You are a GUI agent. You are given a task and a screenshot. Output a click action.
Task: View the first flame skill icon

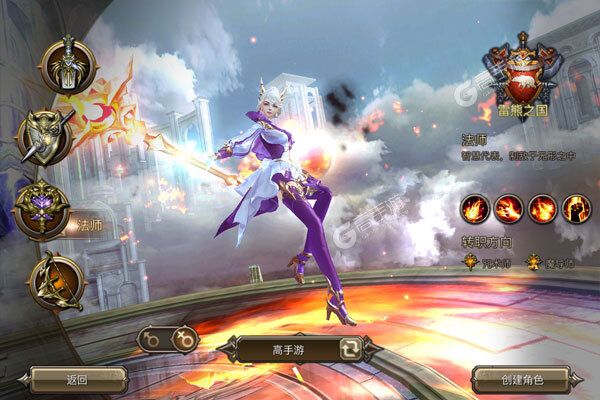pos(475,210)
